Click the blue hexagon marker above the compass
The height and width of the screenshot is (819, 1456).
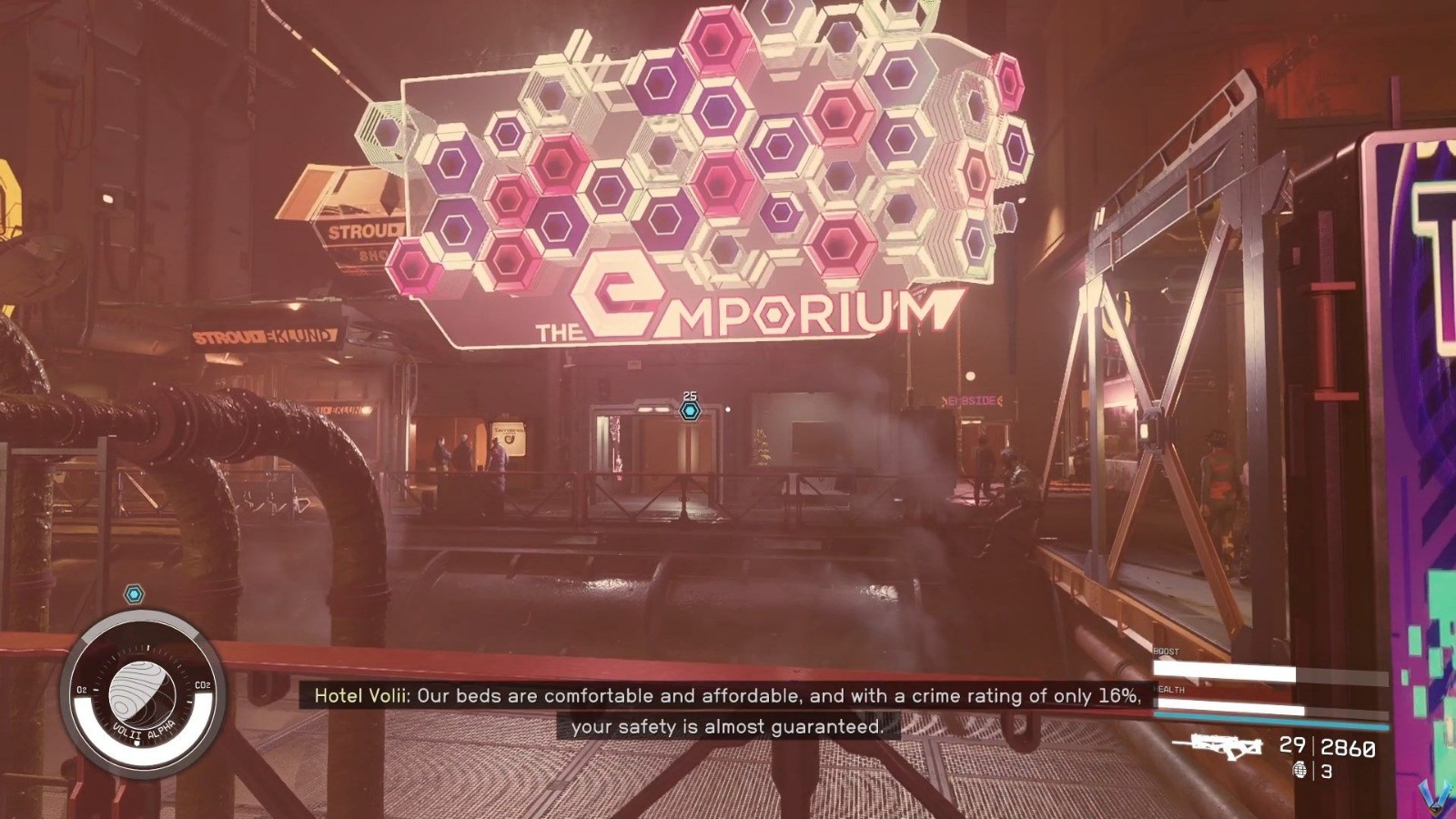pos(135,595)
